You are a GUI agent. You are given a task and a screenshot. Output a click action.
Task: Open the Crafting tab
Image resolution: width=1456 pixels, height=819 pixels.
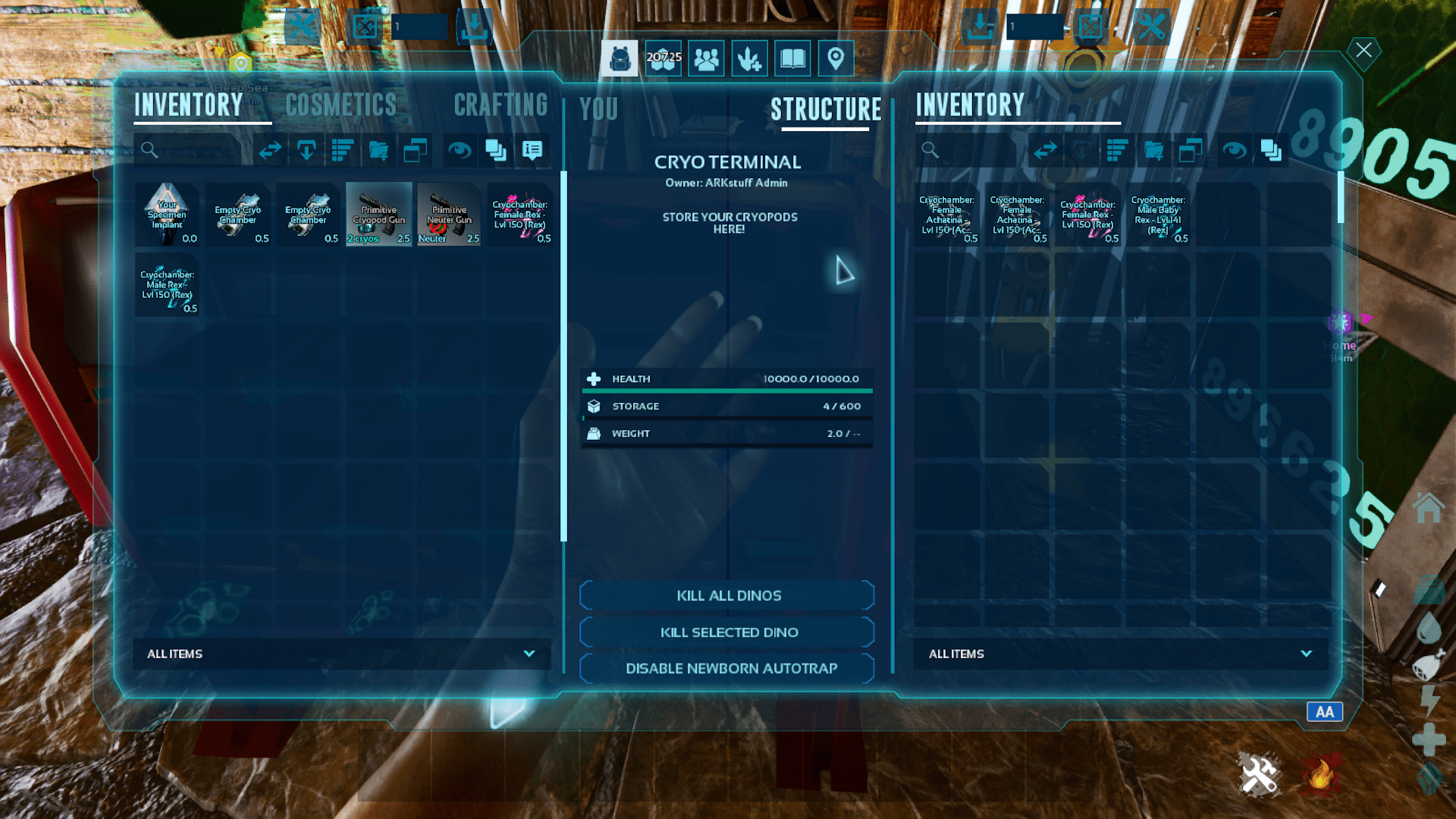click(500, 105)
